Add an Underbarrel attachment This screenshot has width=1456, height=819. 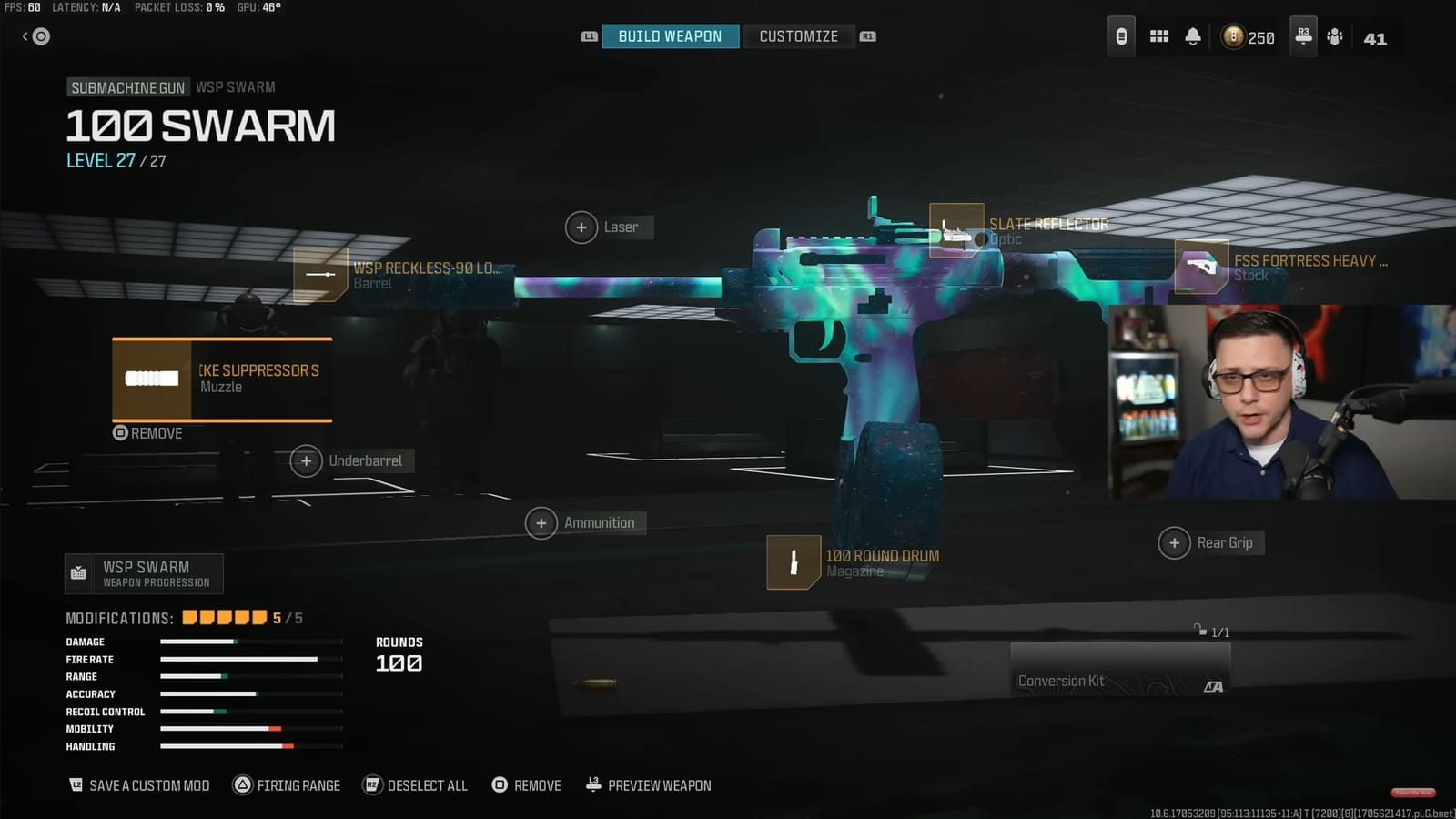[x=307, y=461]
